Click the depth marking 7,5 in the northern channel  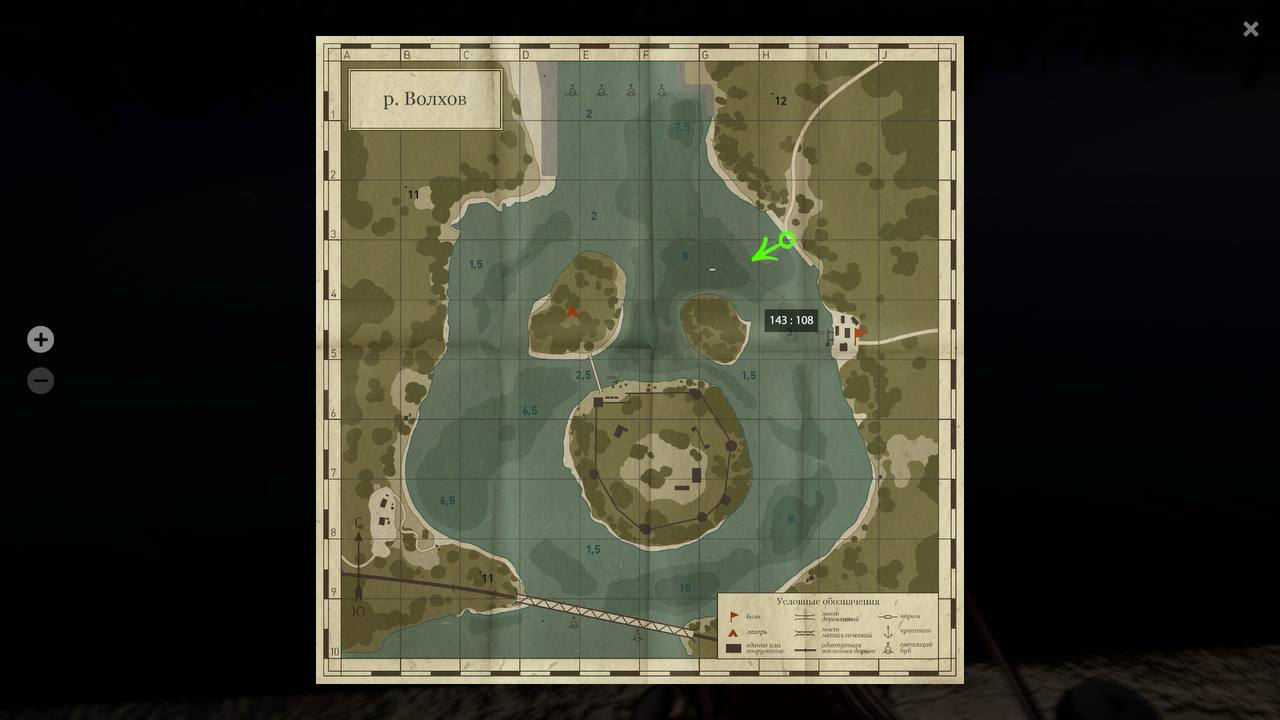point(684,126)
